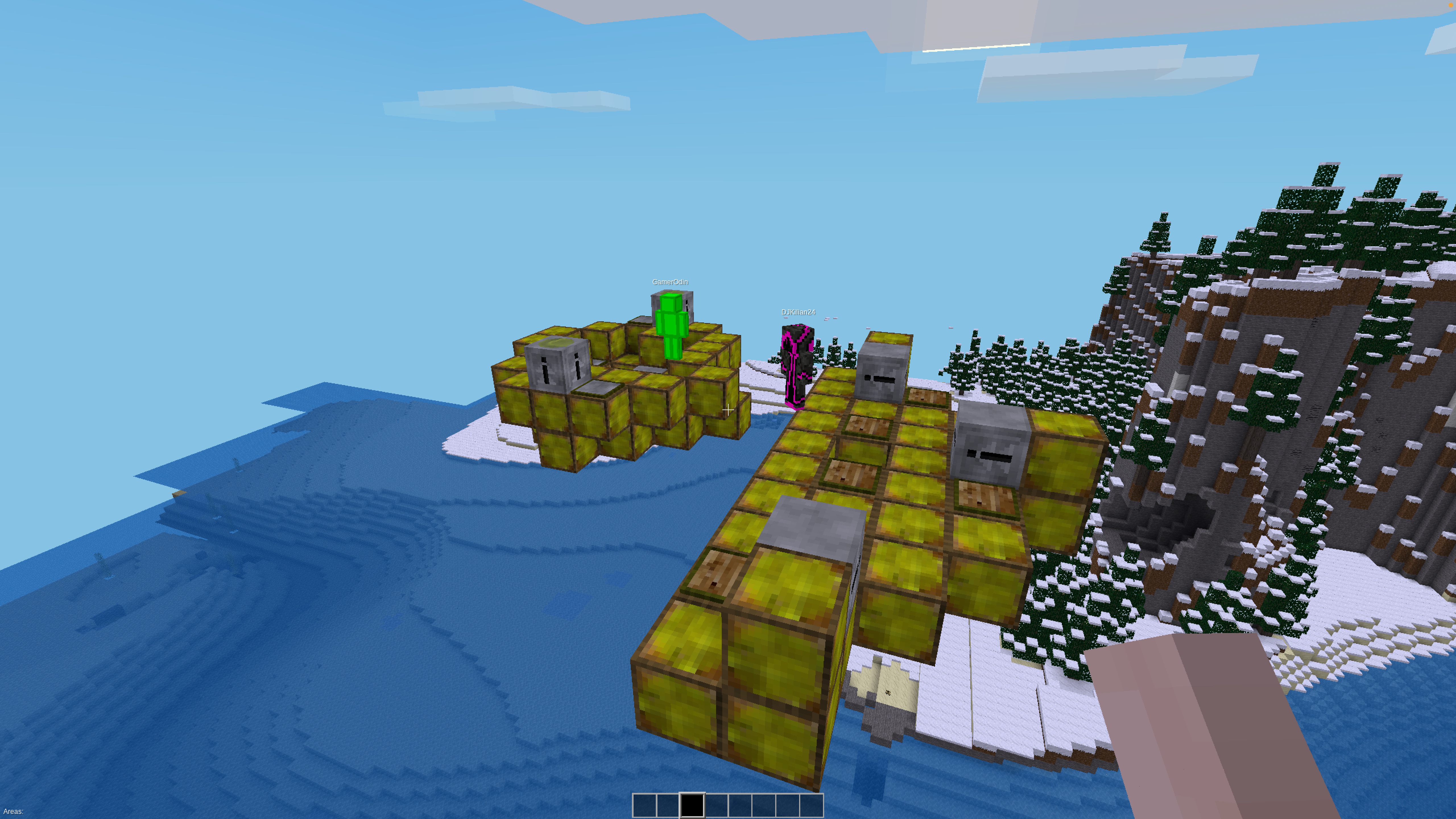Image resolution: width=1456 pixels, height=819 pixels.
Task: Select the highlighted black hotbar slot
Action: point(692,805)
